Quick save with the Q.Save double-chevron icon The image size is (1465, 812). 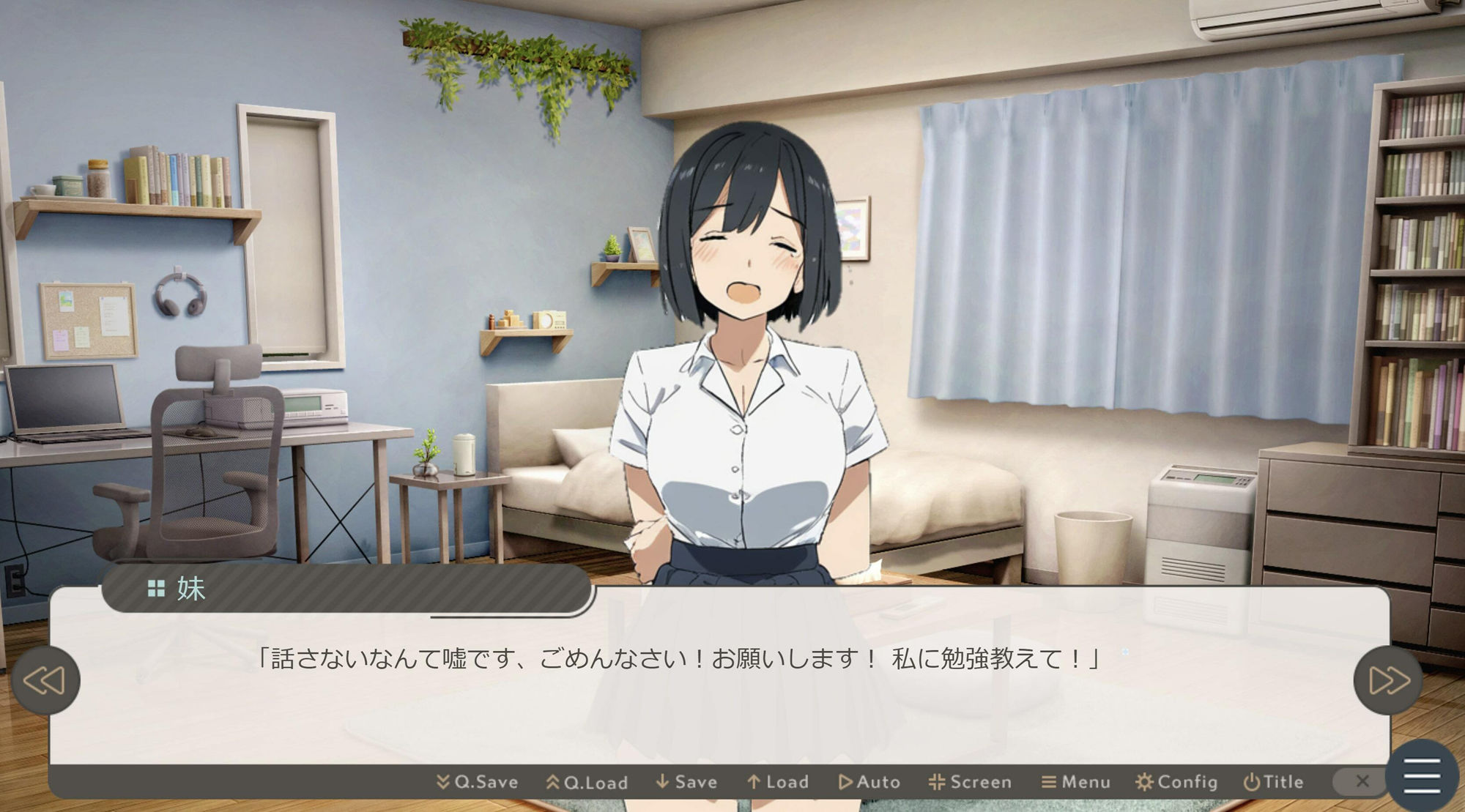pos(443,781)
